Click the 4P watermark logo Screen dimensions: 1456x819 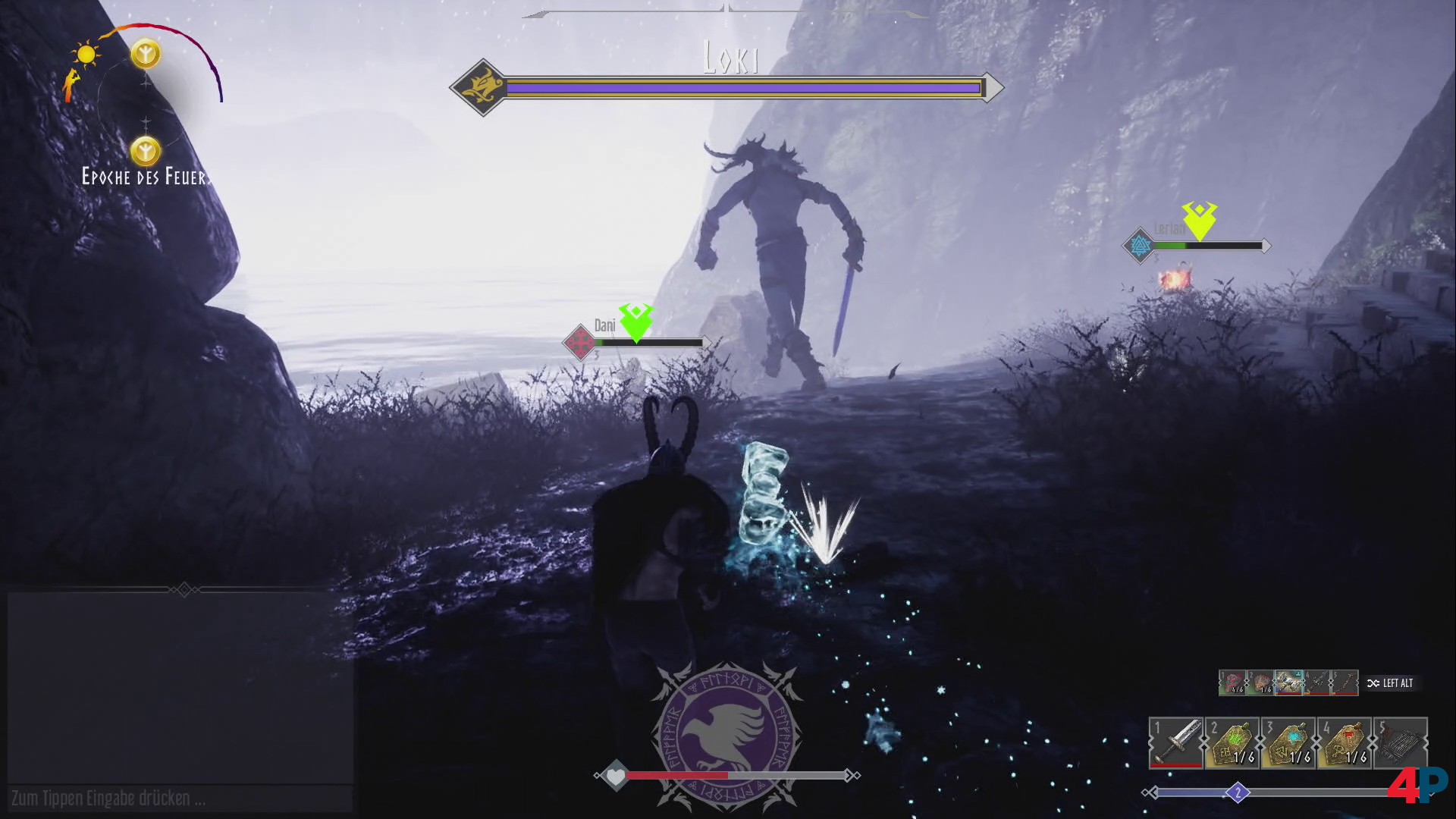(x=1417, y=786)
